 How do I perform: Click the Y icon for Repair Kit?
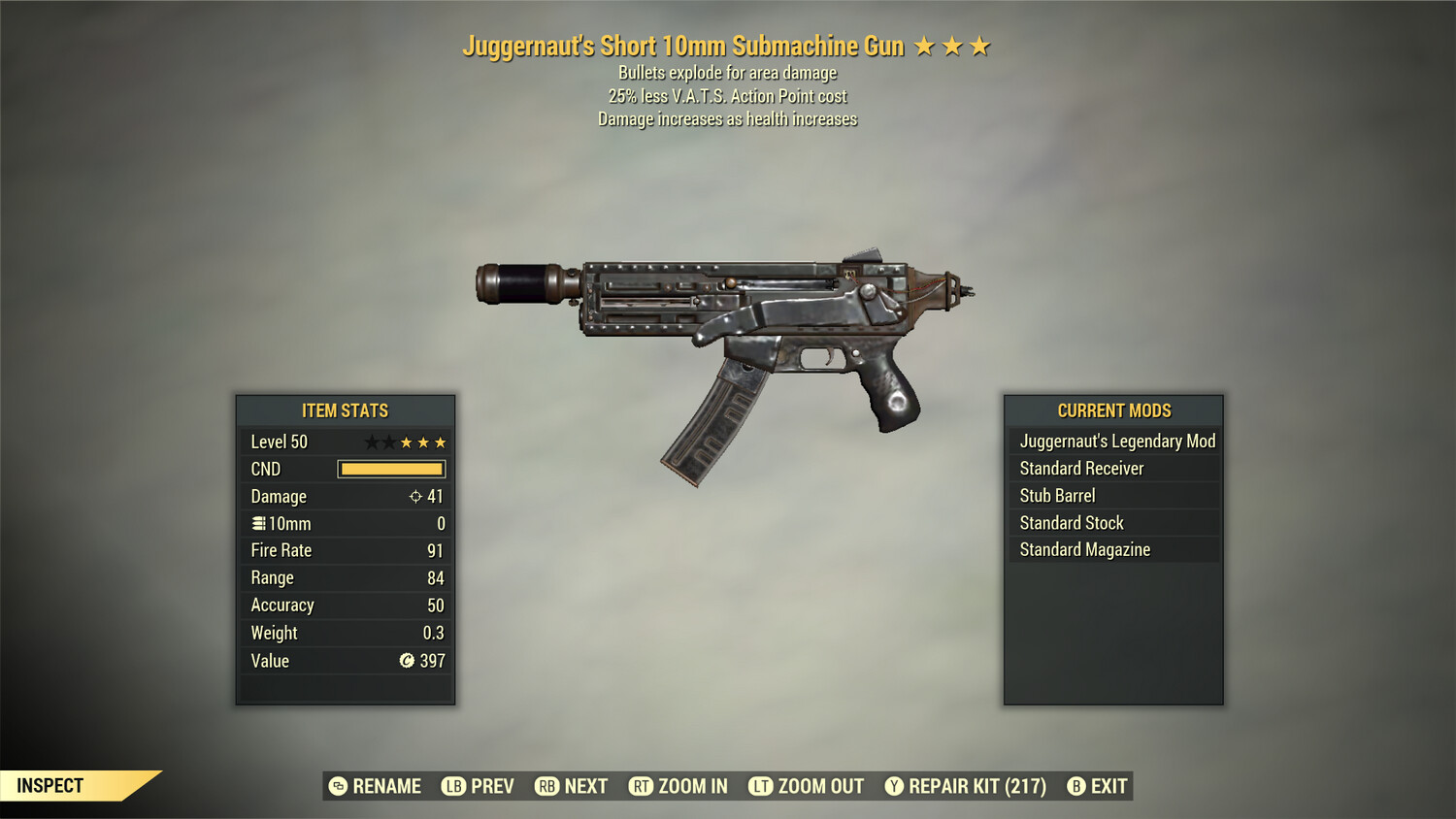pyautogui.click(x=892, y=786)
